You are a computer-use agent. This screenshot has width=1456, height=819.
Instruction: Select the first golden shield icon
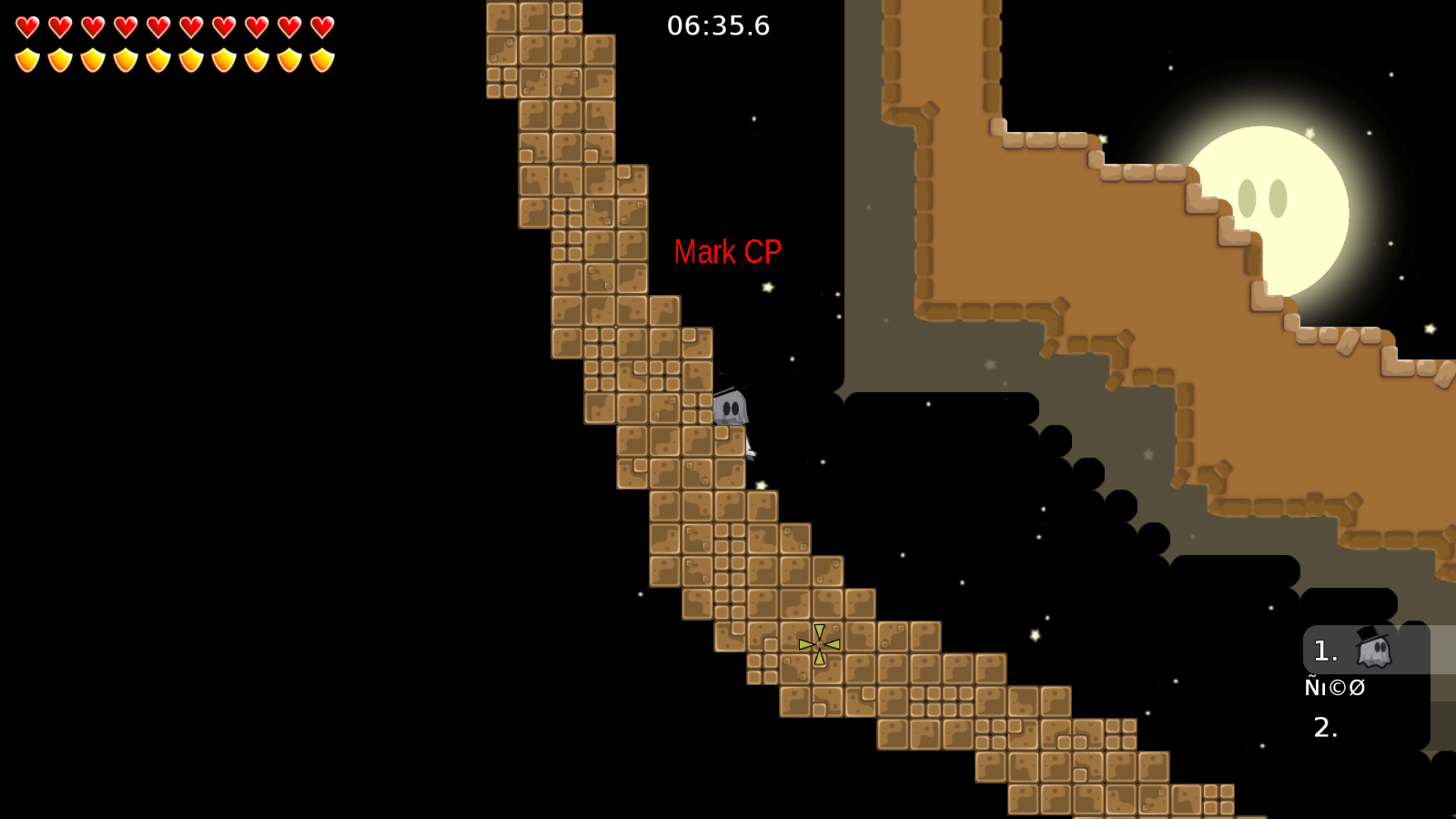pyautogui.click(x=27, y=59)
